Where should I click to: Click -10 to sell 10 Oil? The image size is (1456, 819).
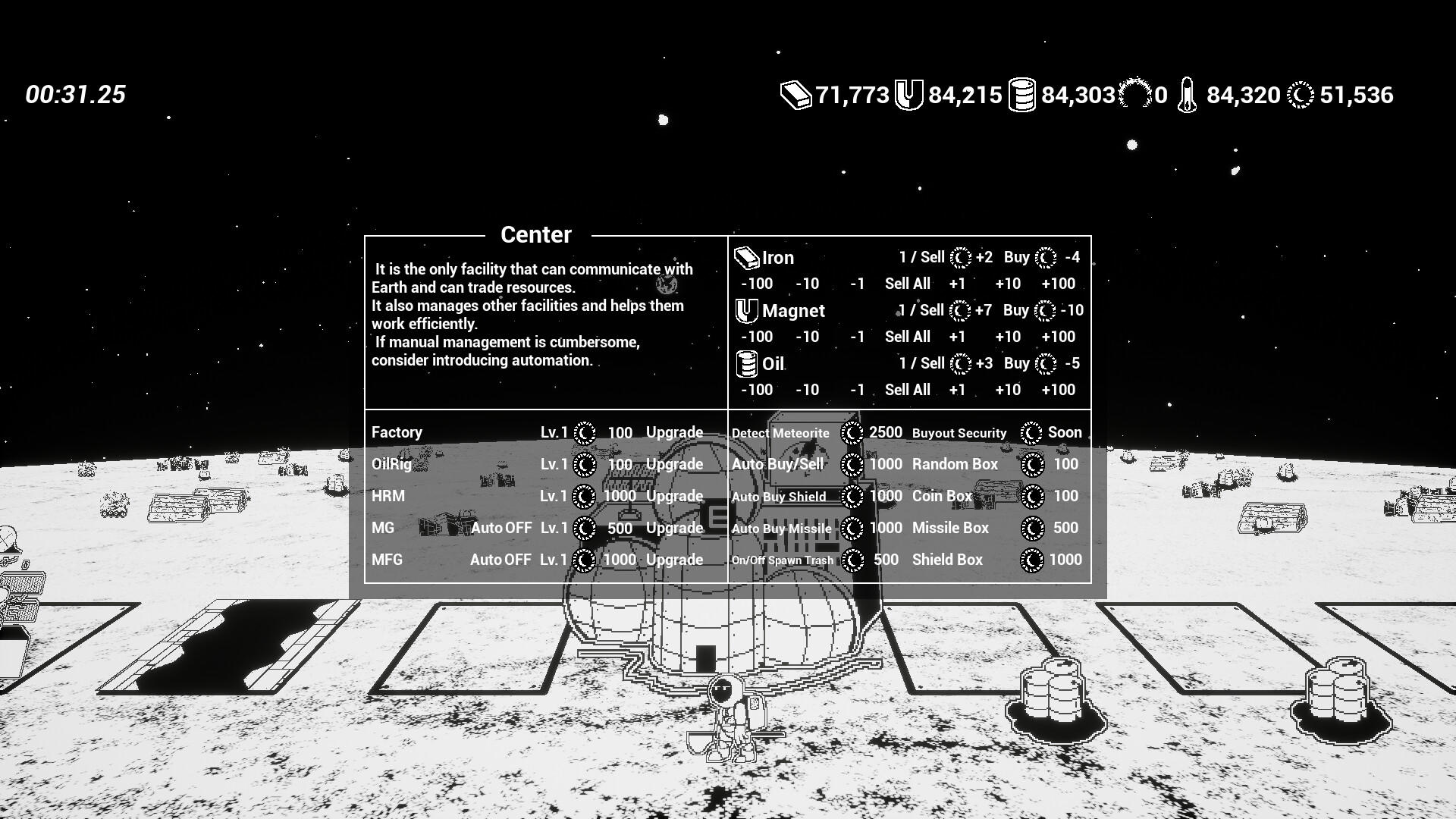click(807, 390)
